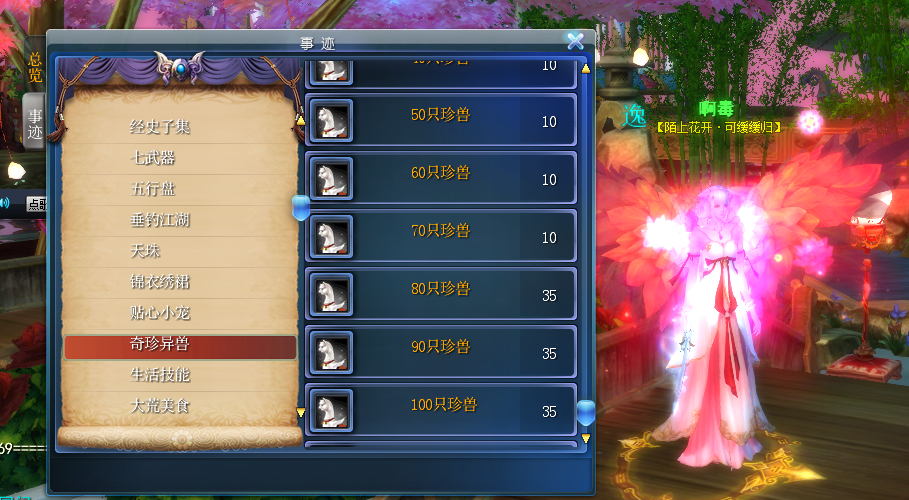The image size is (909, 500).
Task: Select the 经史子集 category
Action: tap(160, 127)
